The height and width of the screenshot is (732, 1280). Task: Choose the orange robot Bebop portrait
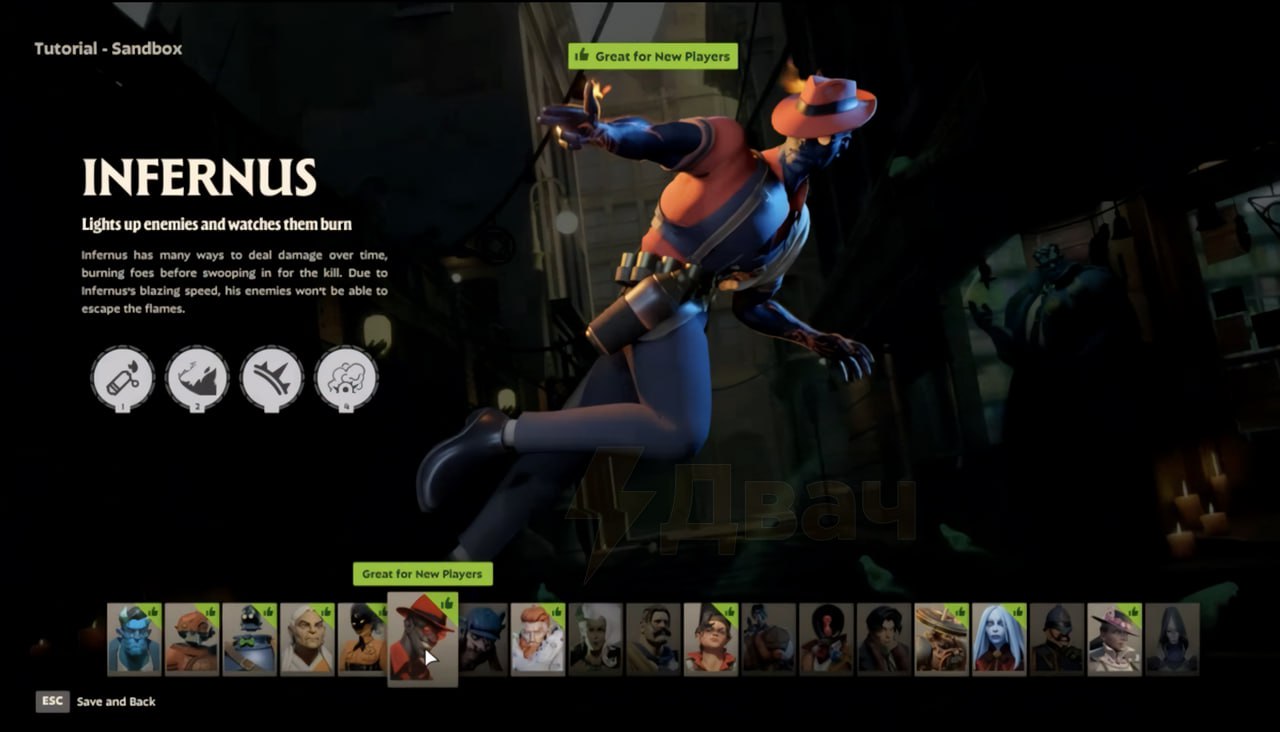[192, 638]
